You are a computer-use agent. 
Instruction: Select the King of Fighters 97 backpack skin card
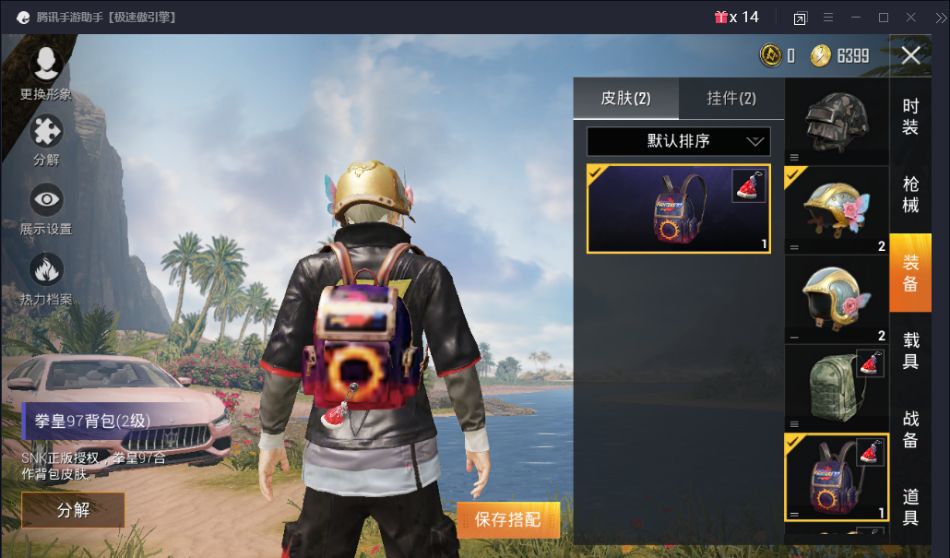tap(678, 208)
